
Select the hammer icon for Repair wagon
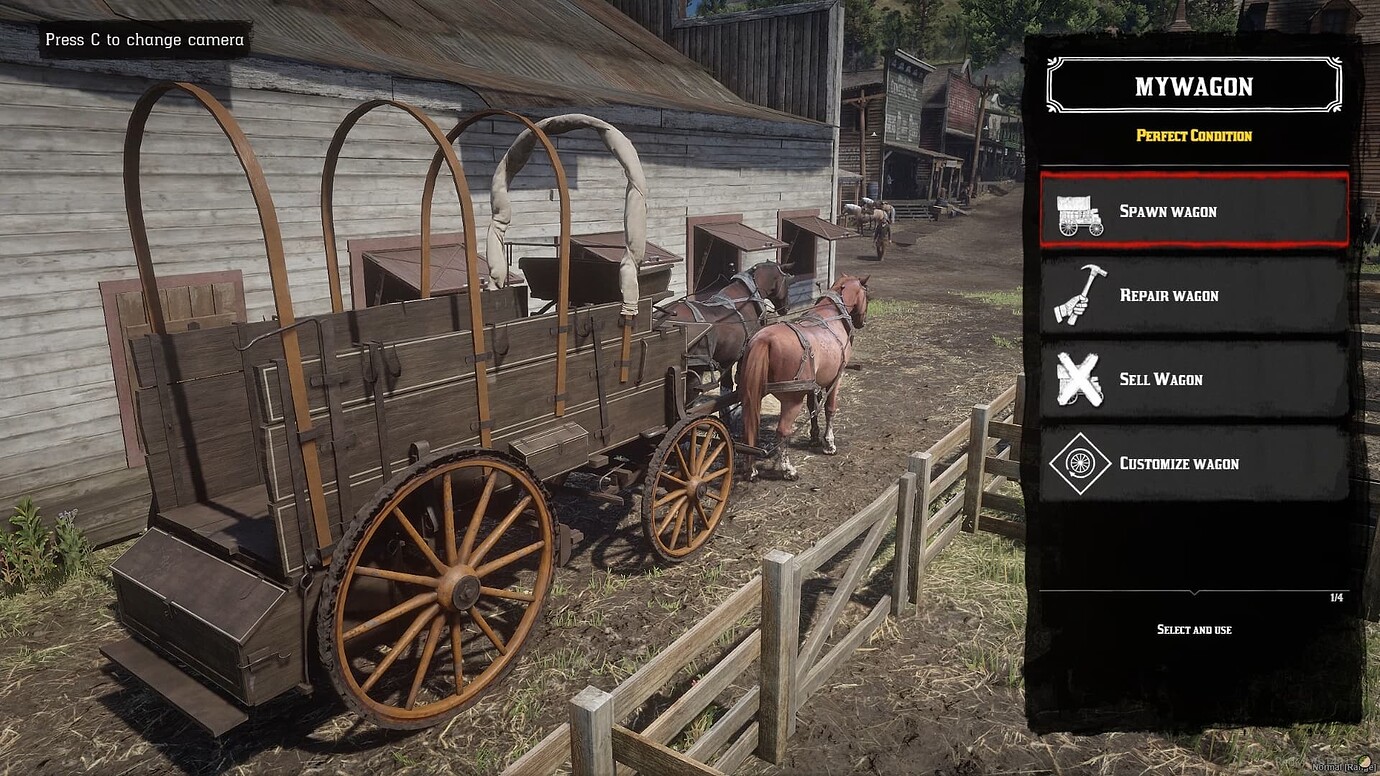(x=1079, y=295)
